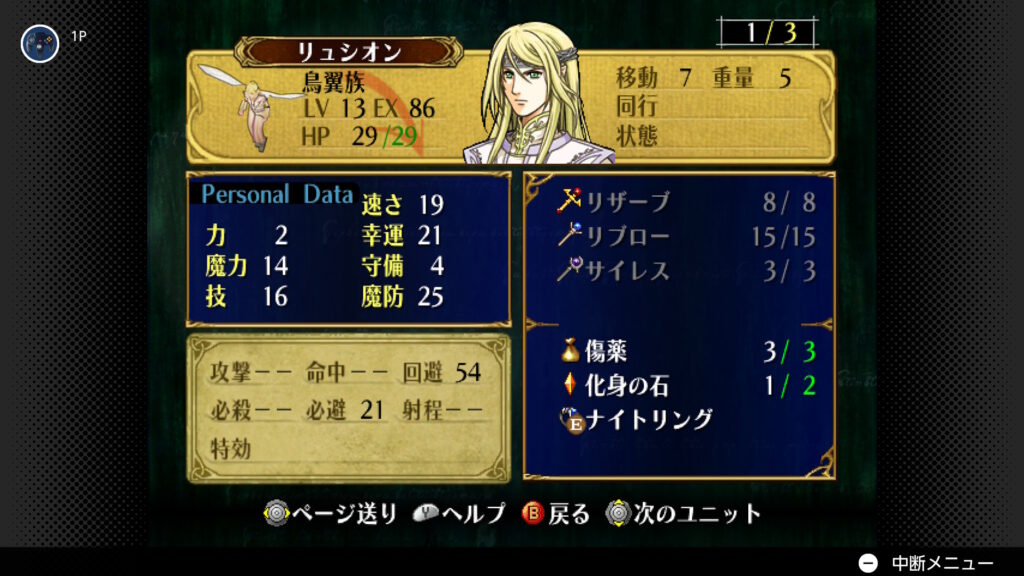Select the リザーブ staff in inventory
Image resolution: width=1024 pixels, height=576 pixels.
coord(628,202)
